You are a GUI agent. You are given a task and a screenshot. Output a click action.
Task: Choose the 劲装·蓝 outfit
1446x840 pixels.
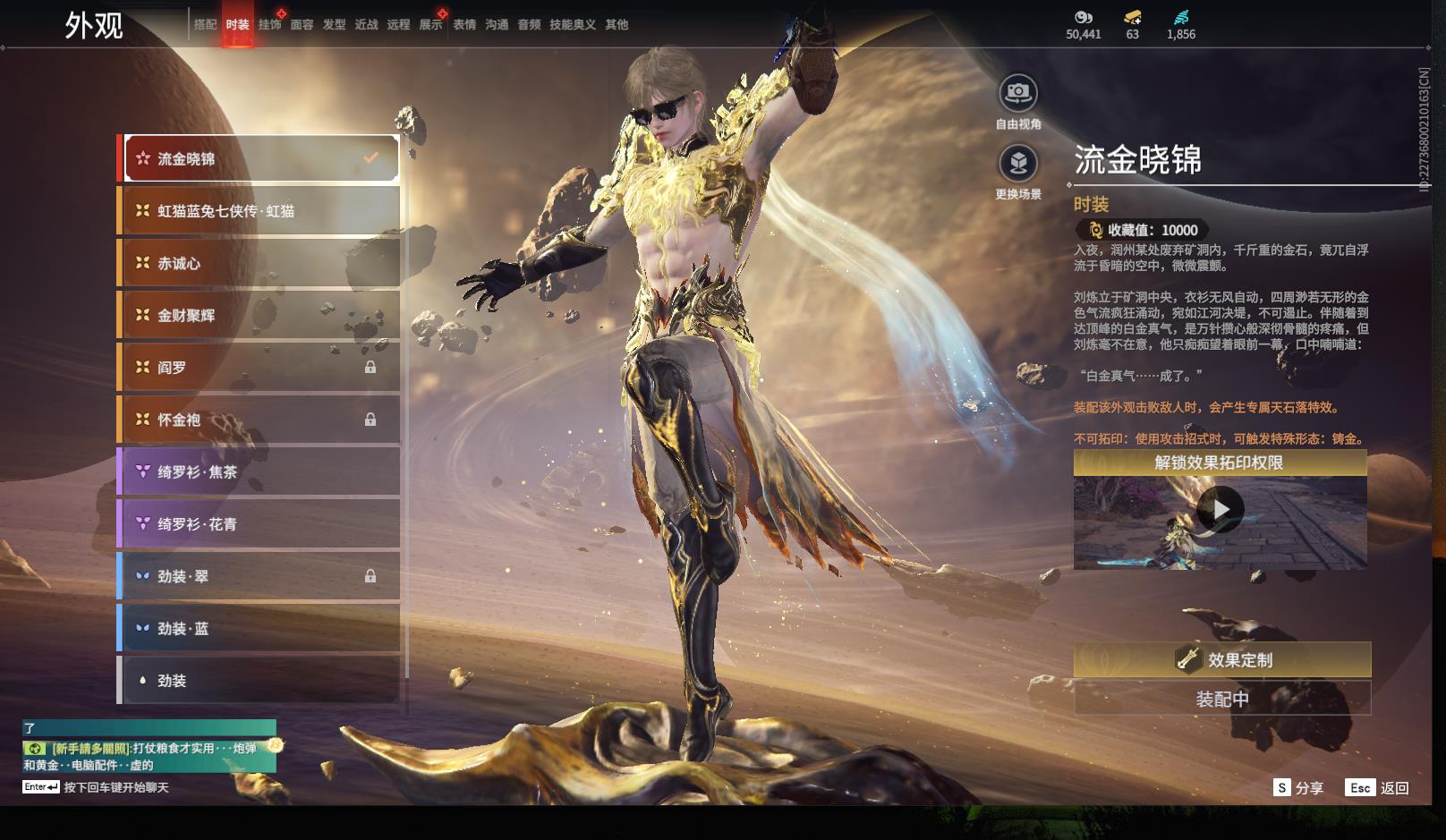pos(259,629)
